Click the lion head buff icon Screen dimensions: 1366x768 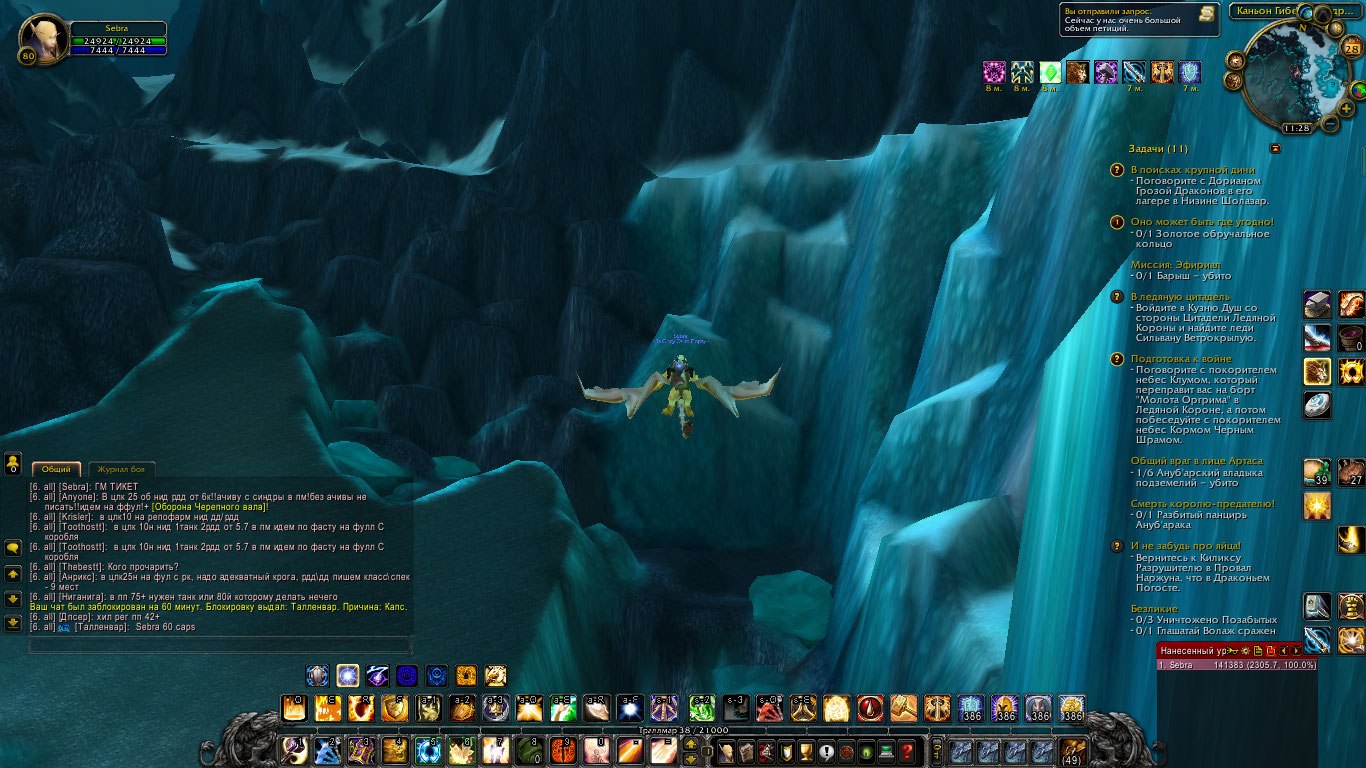(1077, 72)
